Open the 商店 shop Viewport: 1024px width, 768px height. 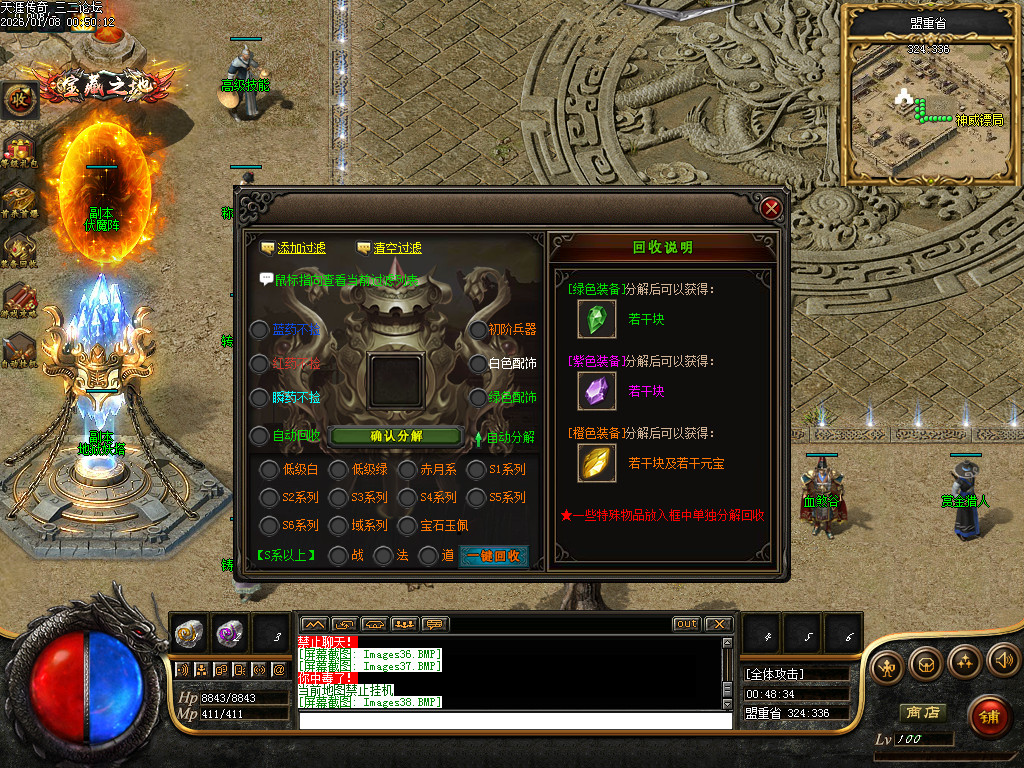coord(921,713)
